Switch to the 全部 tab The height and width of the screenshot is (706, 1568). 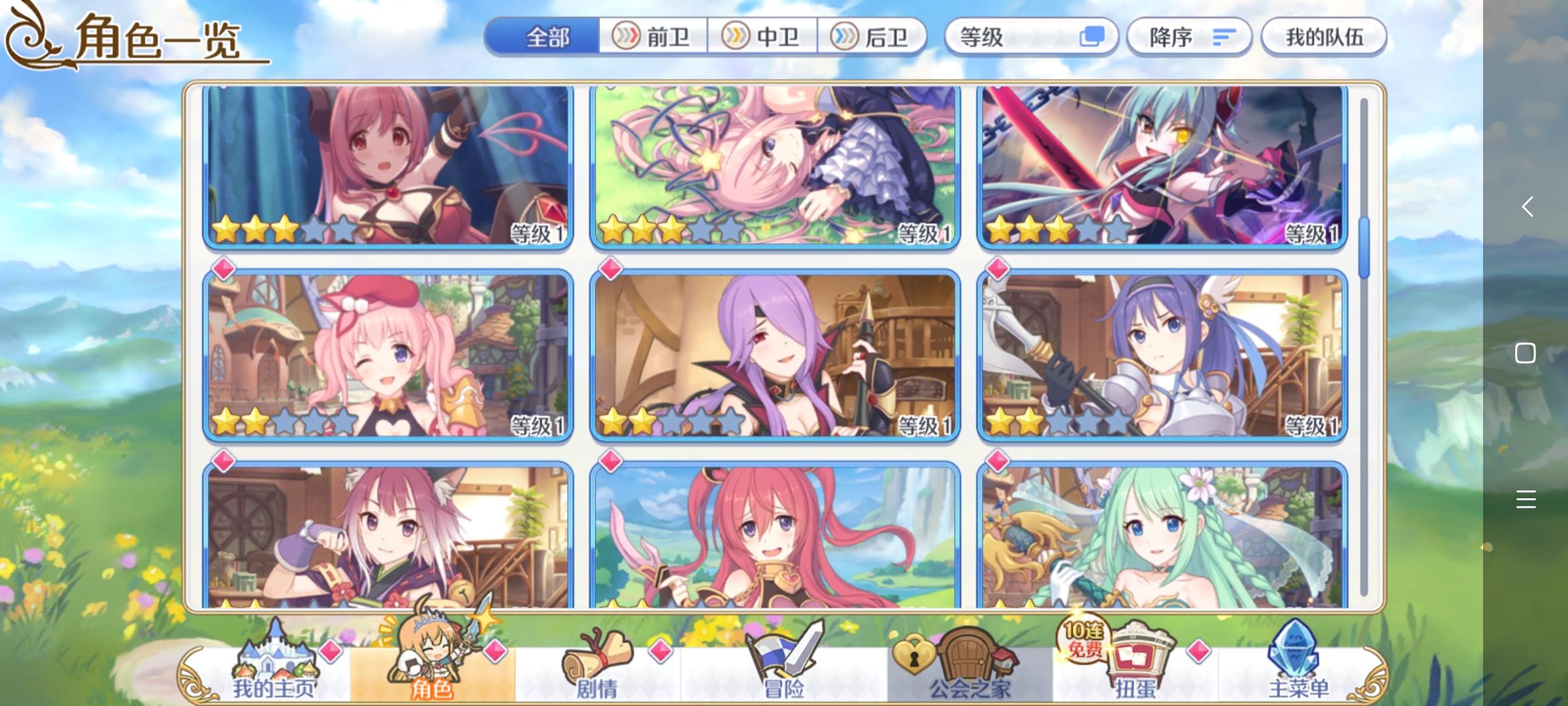coord(547,37)
